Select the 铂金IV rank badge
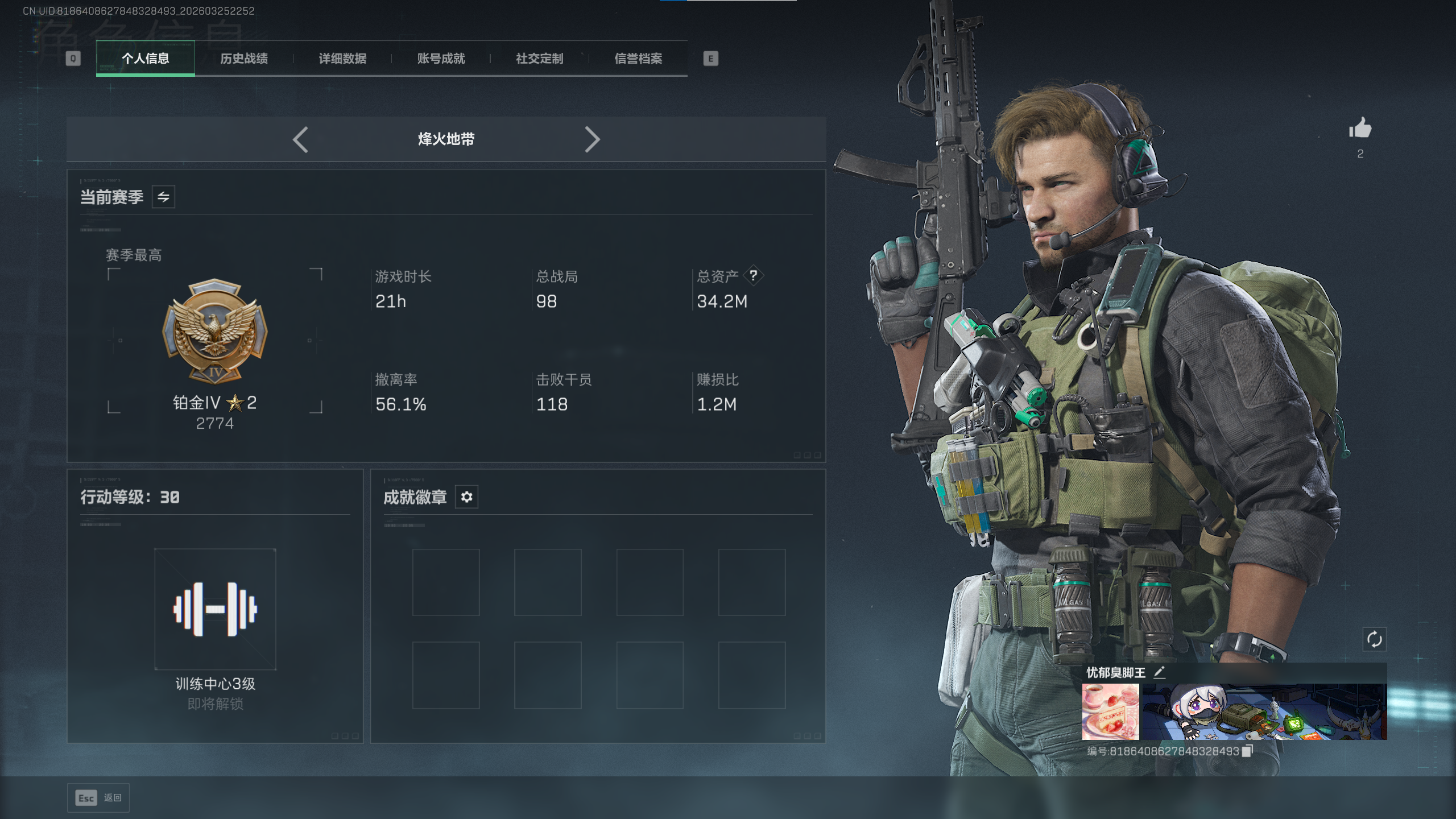The image size is (1456, 819). (x=215, y=331)
